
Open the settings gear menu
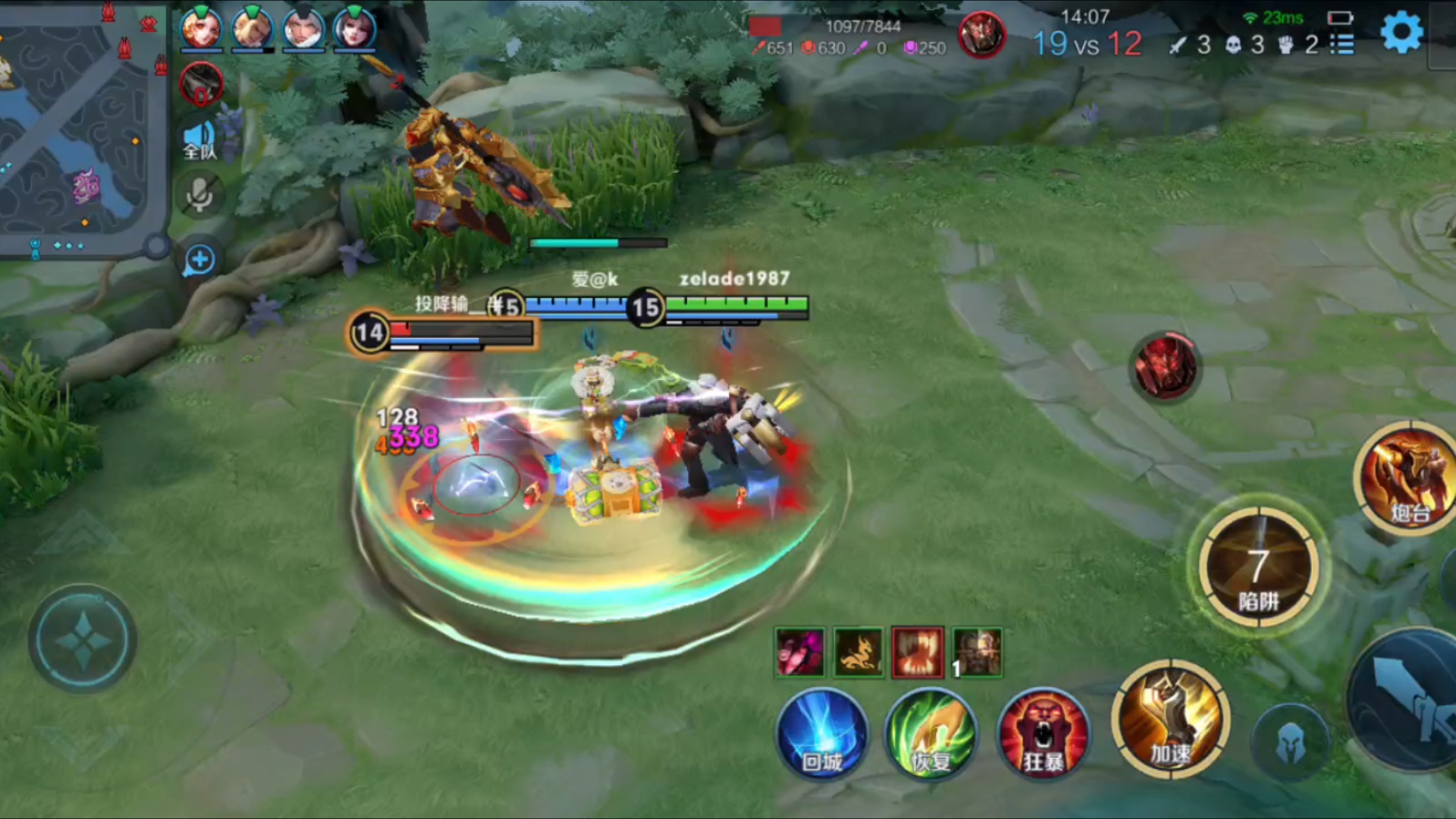pyautogui.click(x=1401, y=33)
